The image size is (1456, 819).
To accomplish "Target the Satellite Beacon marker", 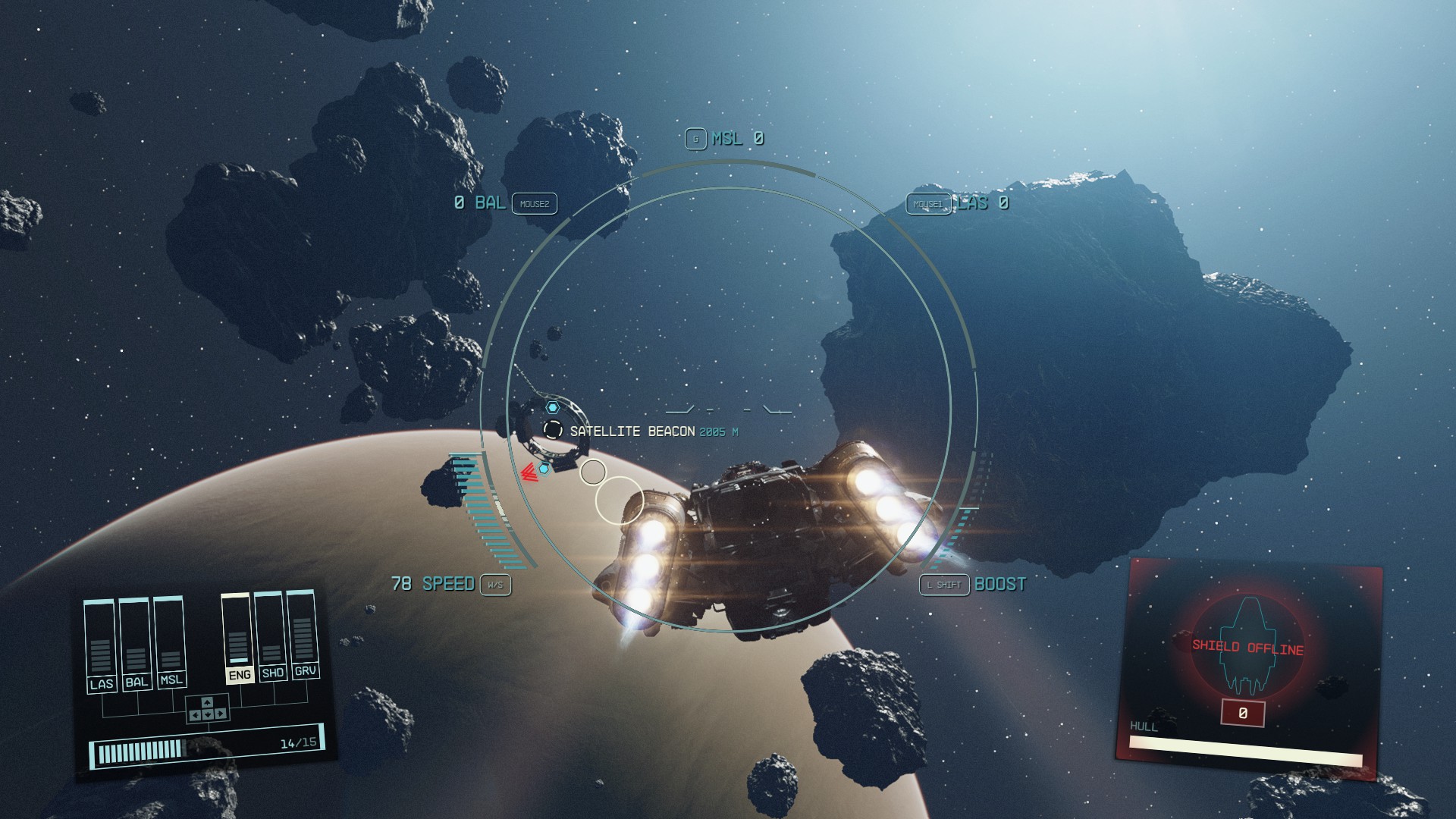I will pos(553,430).
